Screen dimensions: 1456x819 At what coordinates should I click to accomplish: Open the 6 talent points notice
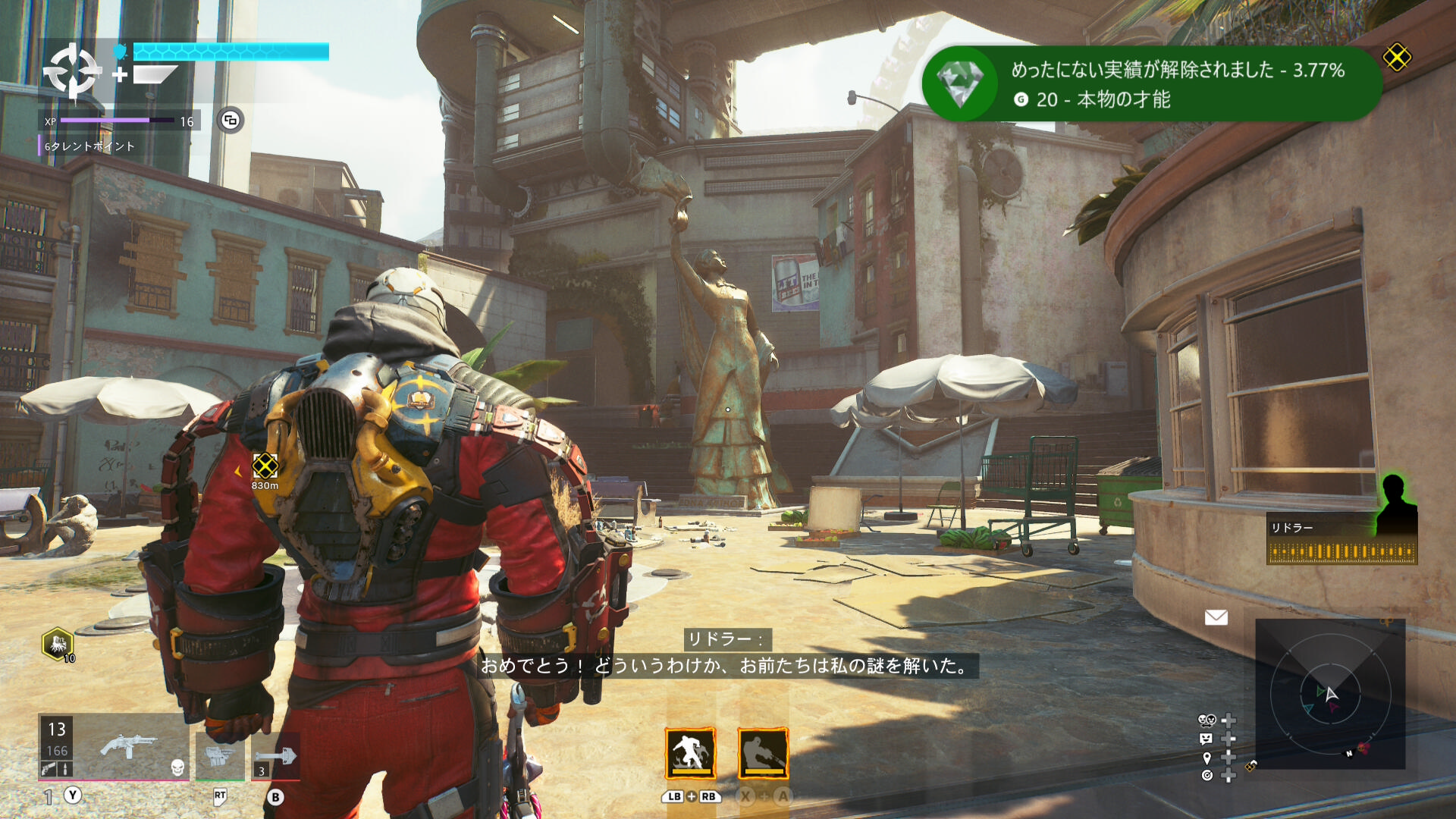[x=89, y=146]
